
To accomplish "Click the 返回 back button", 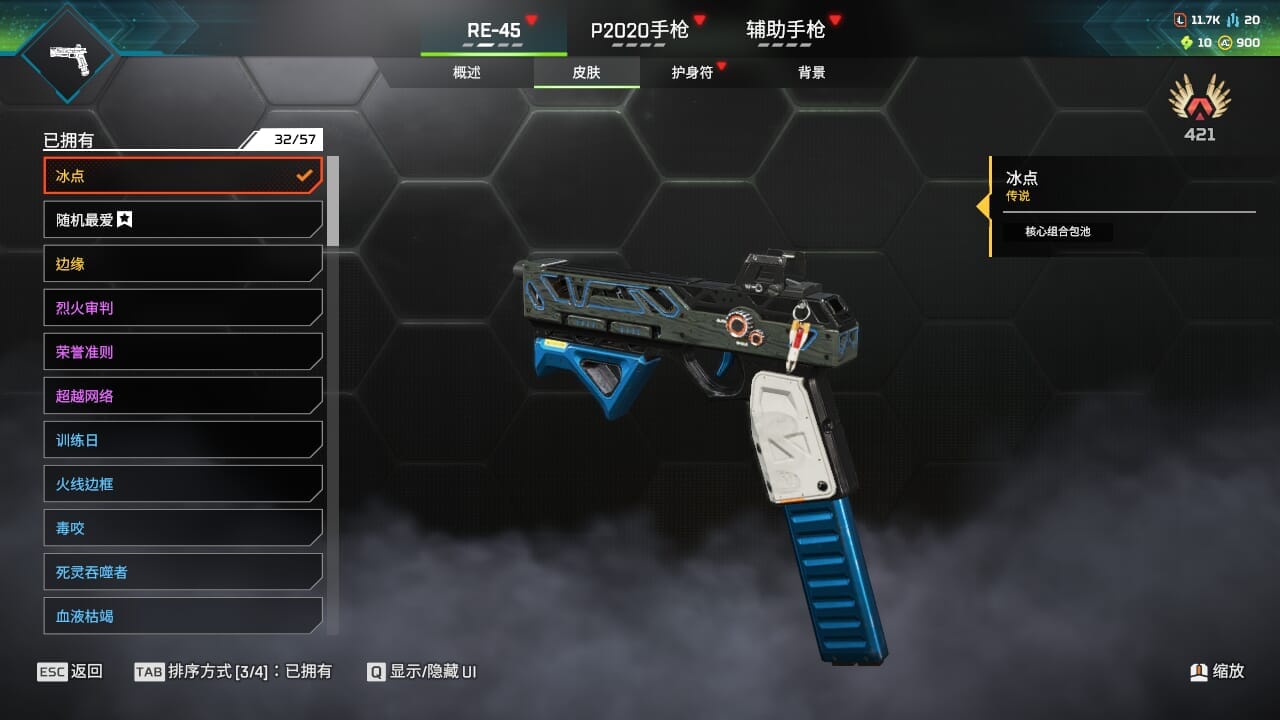I will pyautogui.click(x=70, y=671).
